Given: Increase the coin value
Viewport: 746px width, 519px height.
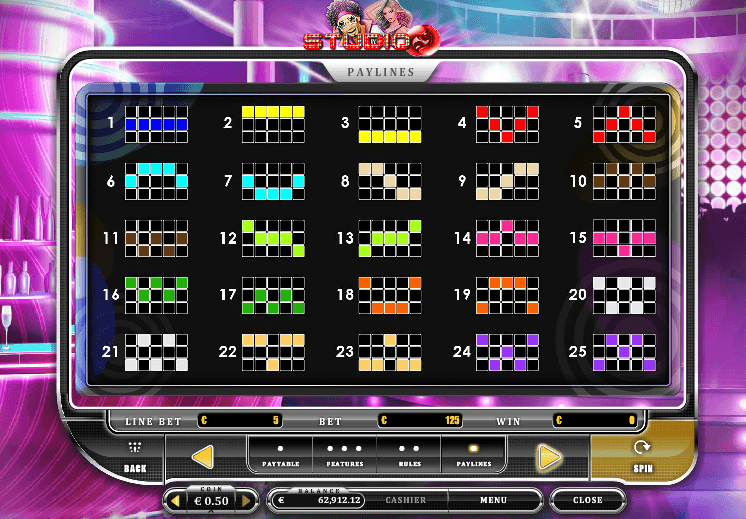Looking at the screenshot, I should (x=246, y=500).
